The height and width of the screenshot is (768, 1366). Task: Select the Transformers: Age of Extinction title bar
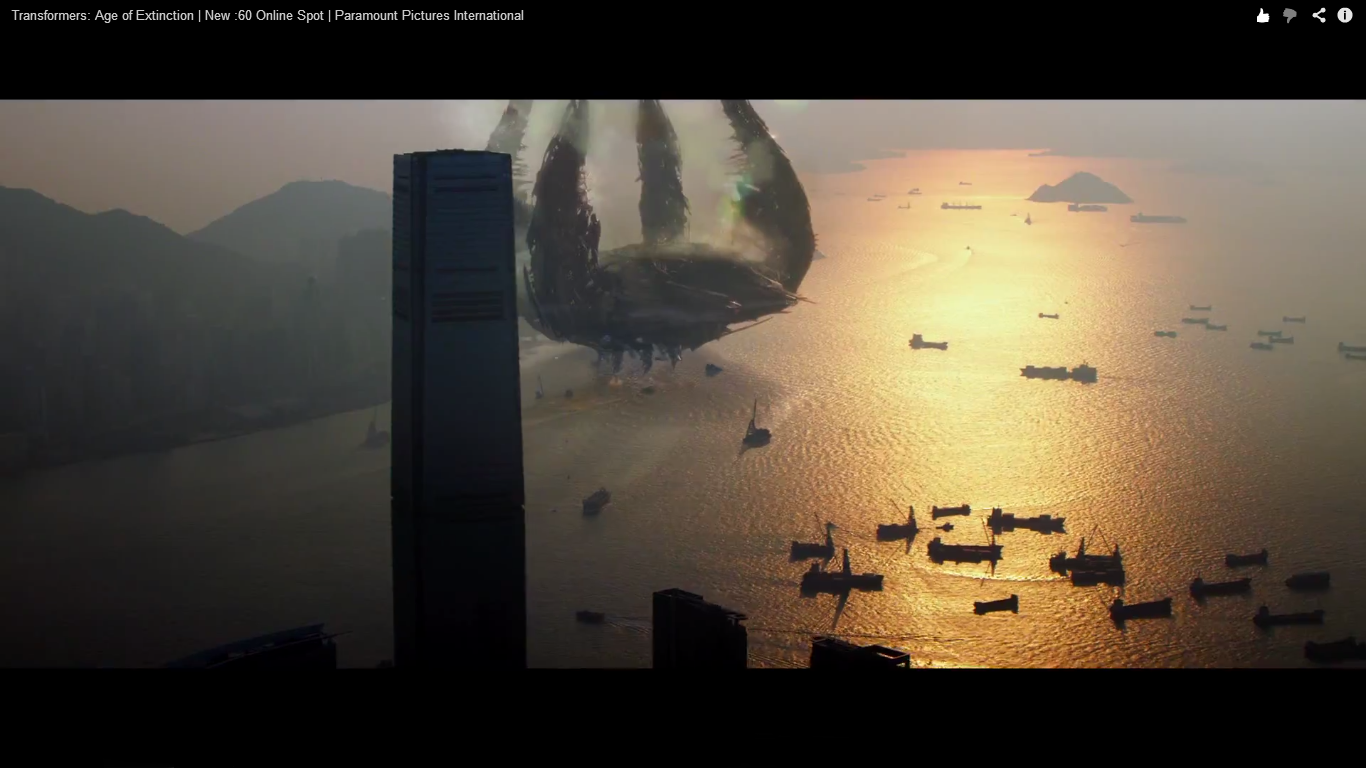266,15
